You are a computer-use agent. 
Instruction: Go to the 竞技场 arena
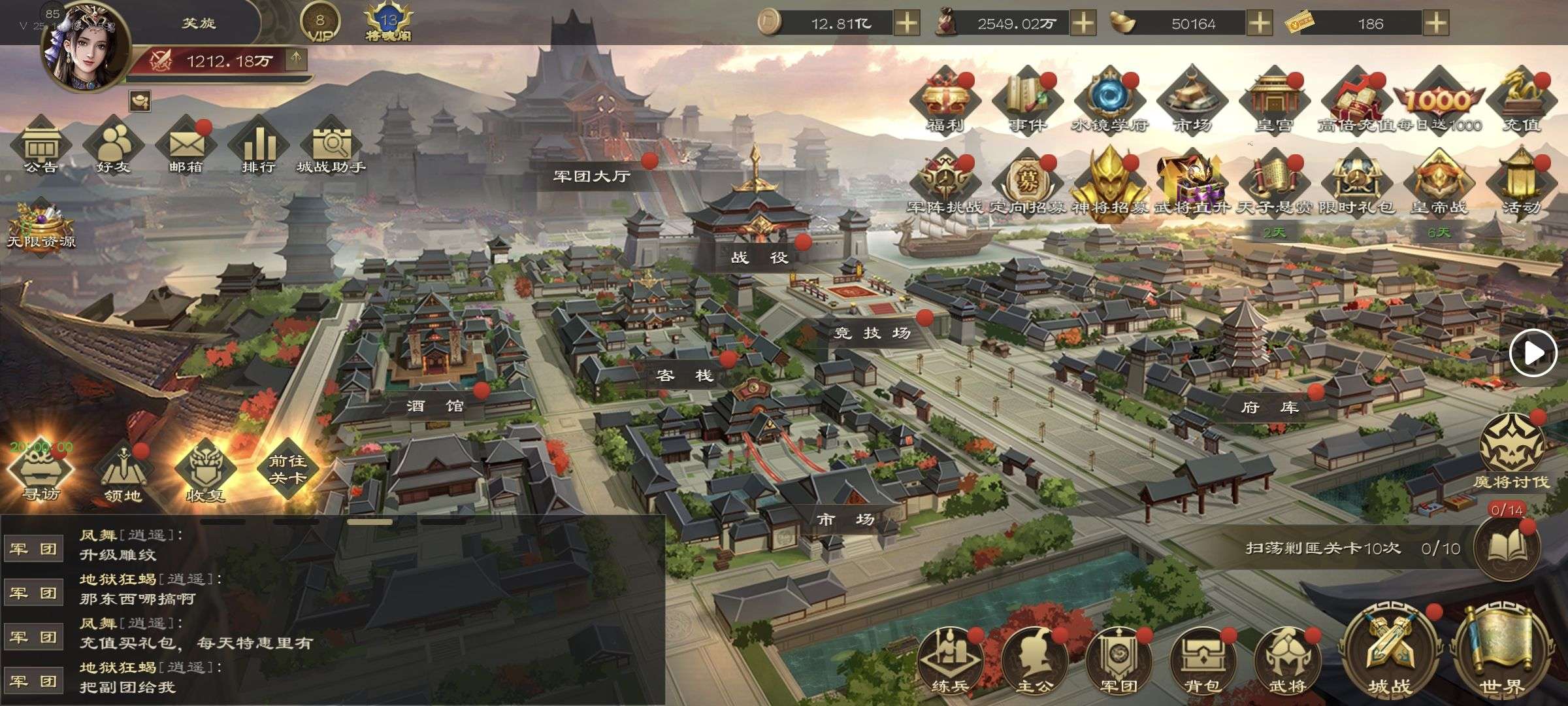tap(872, 333)
